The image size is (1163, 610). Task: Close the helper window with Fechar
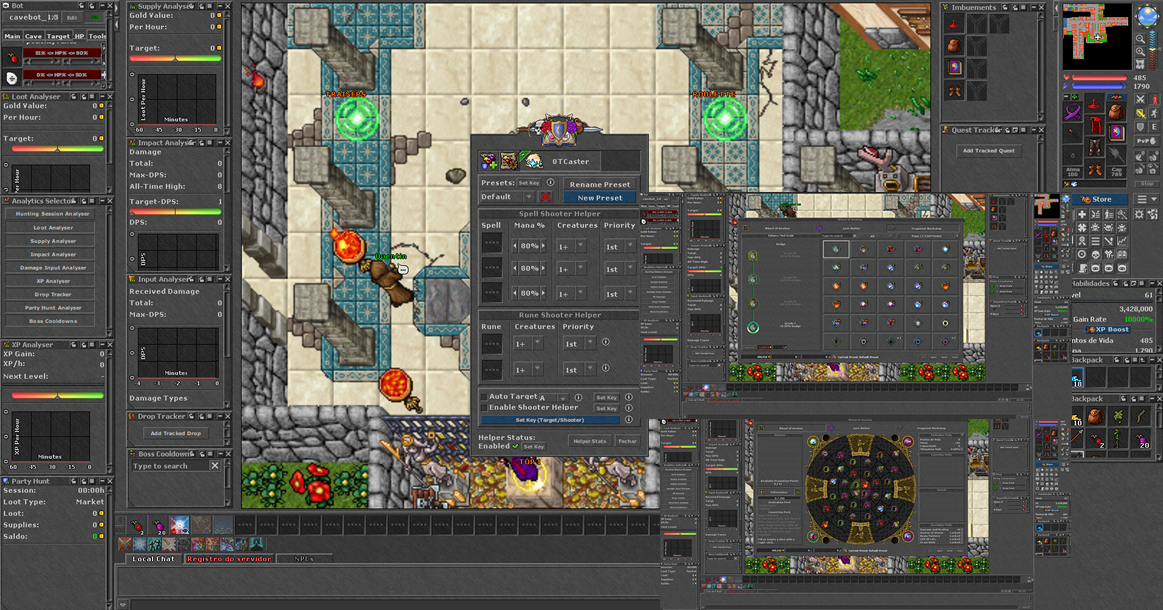[627, 441]
